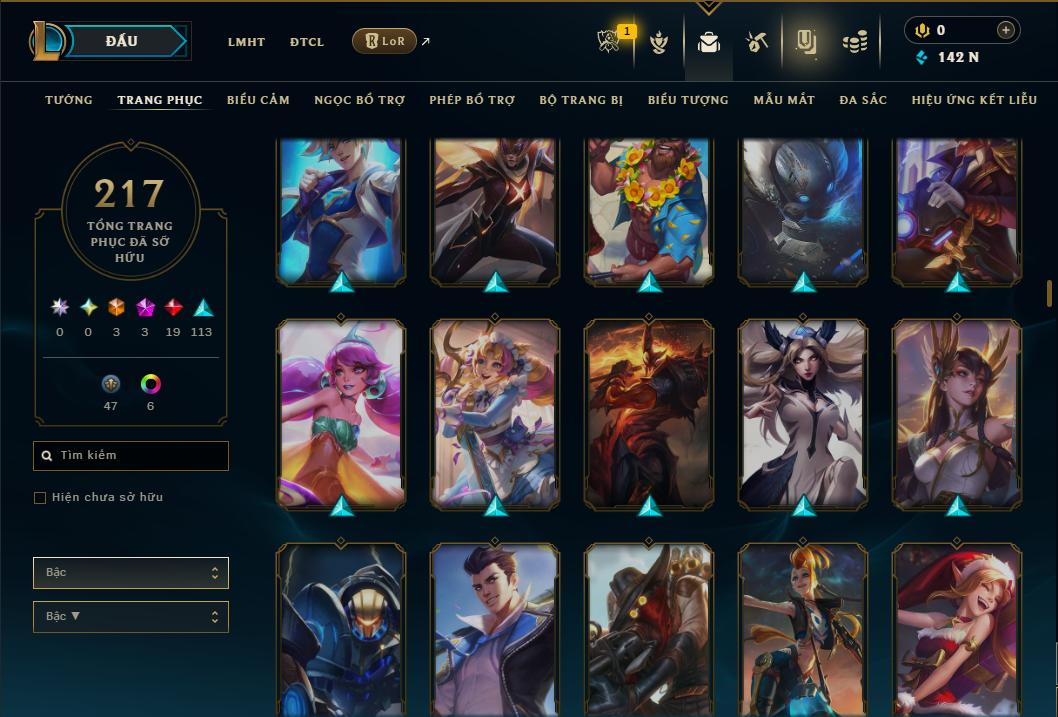This screenshot has height=717, width=1058.
Task: Switch to the ĐTCL game tab
Action: (307, 42)
